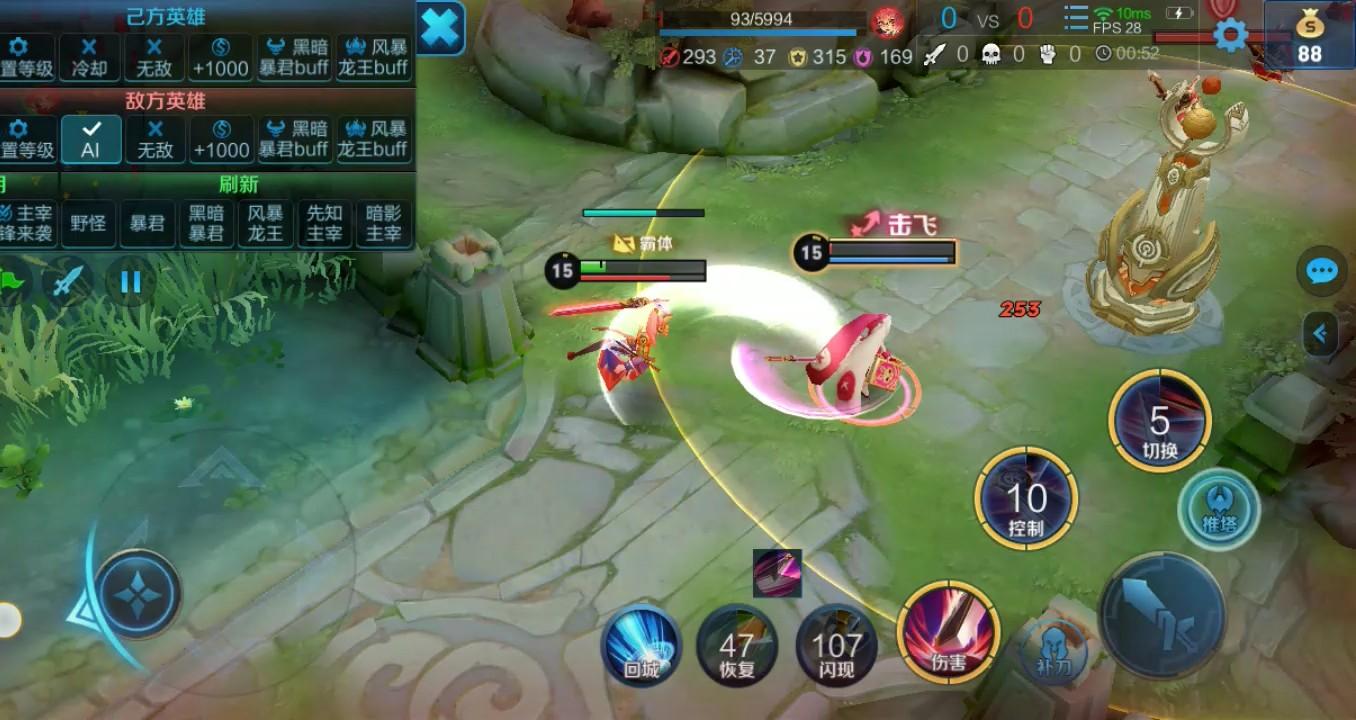The image size is (1356, 720).
Task: Give own hero the 黑暗暴君 buff
Action: pyautogui.click(x=293, y=57)
